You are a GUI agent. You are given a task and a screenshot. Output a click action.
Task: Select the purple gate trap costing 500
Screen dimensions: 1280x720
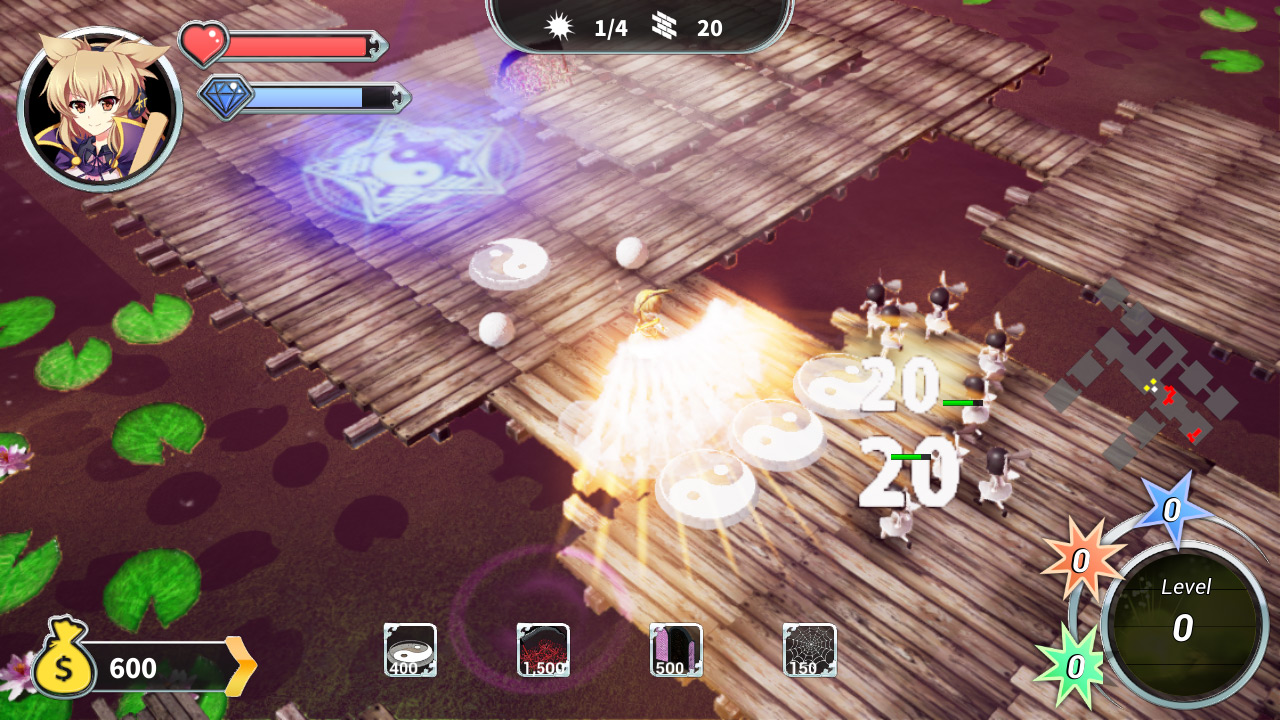[x=676, y=650]
